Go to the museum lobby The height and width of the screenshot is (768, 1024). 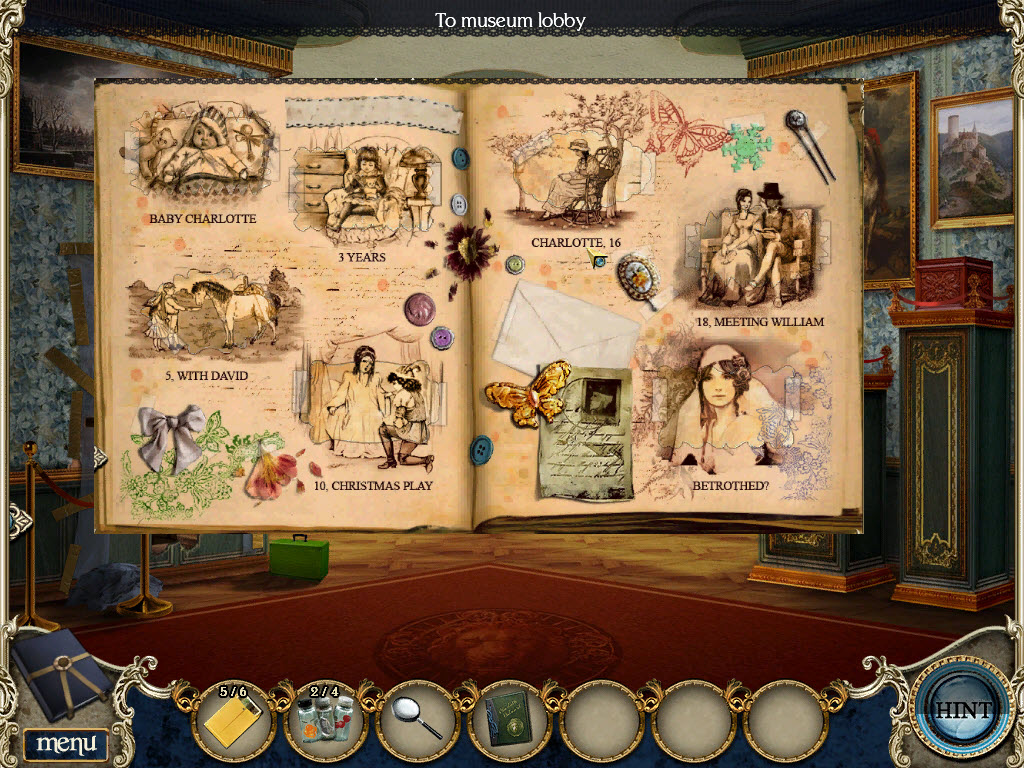click(x=510, y=20)
